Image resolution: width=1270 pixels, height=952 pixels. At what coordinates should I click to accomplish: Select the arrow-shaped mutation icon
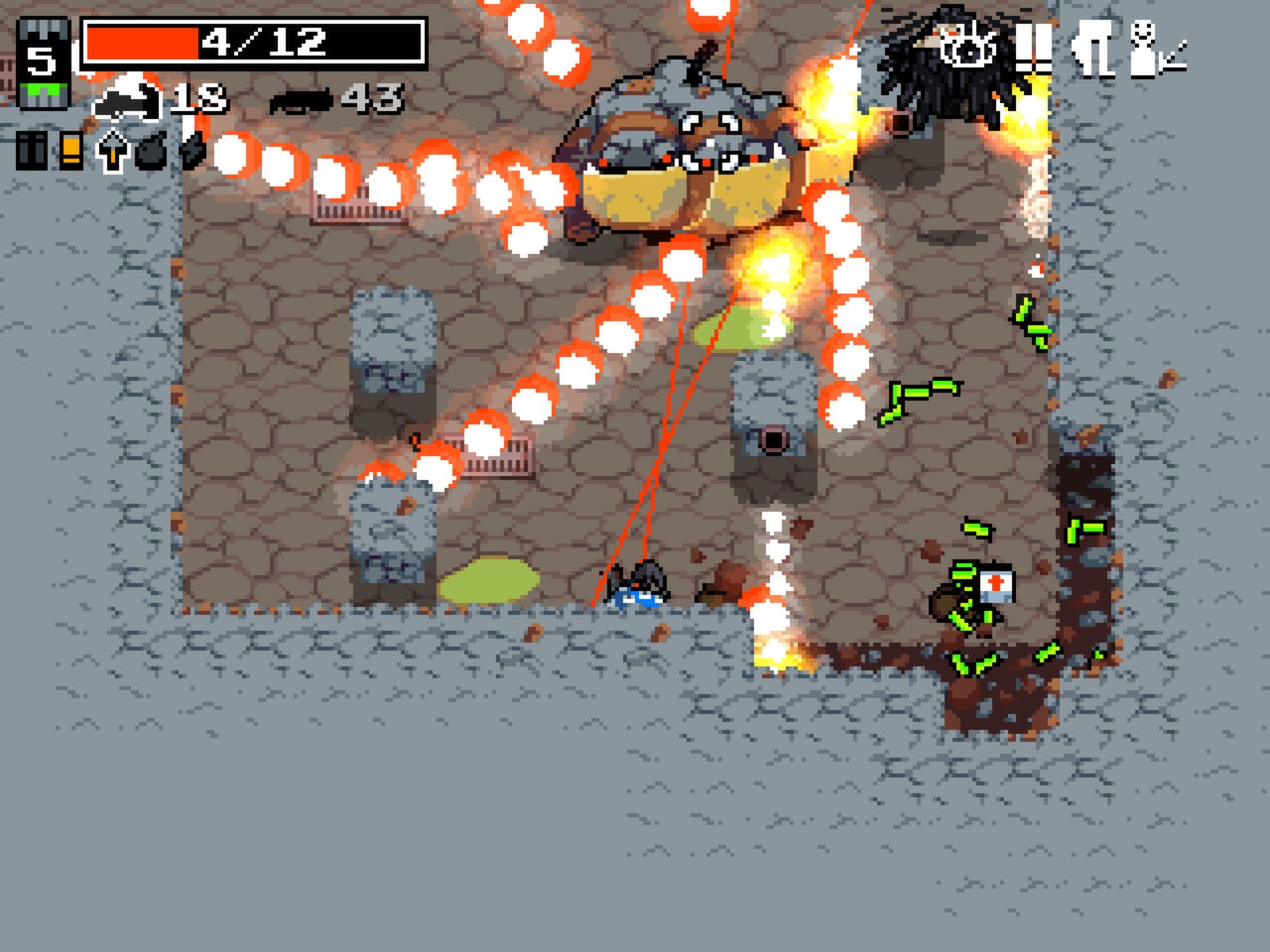(111, 152)
